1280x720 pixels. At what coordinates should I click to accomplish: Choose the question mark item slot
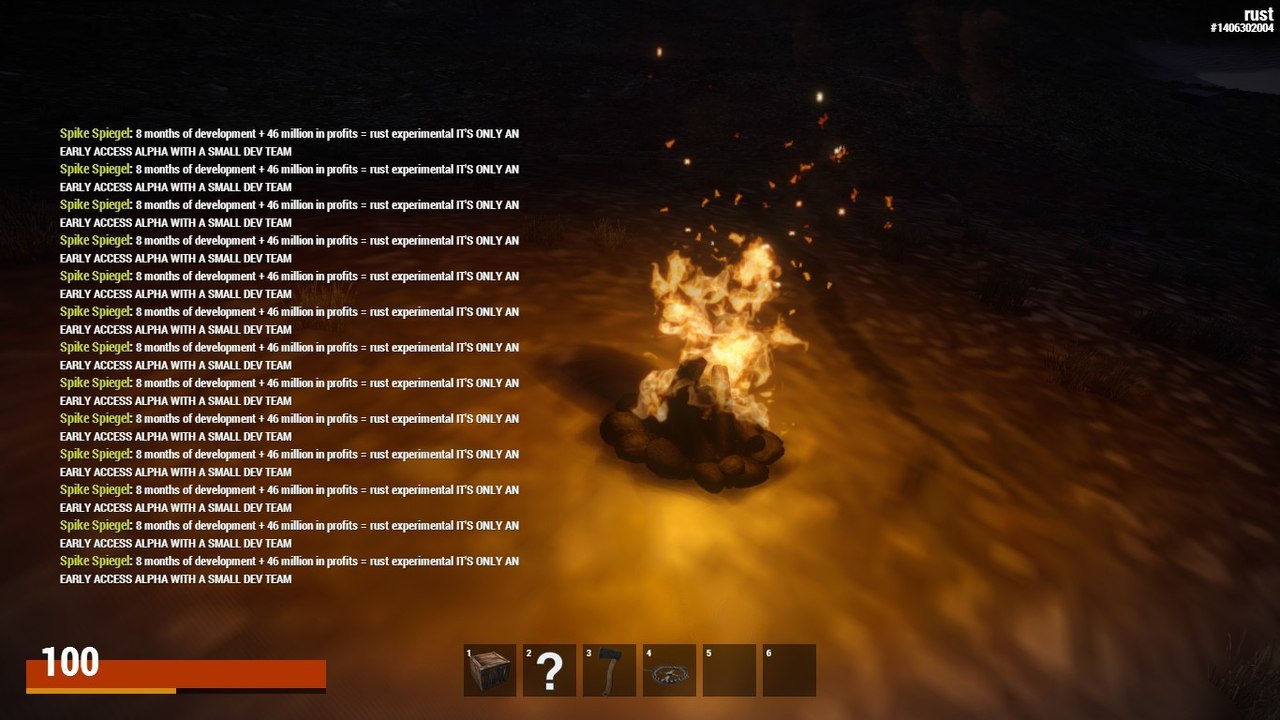550,670
